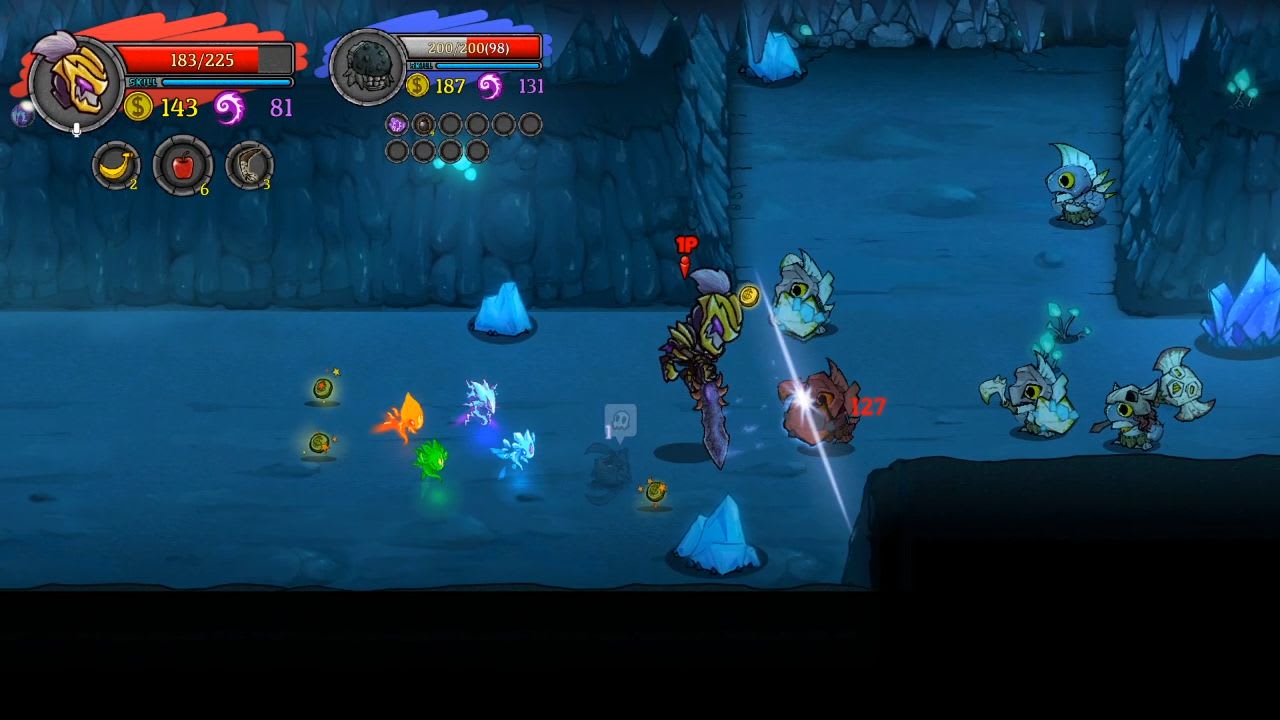The height and width of the screenshot is (720, 1280).
Task: Select the claw item in third slot
Action: pos(250,164)
